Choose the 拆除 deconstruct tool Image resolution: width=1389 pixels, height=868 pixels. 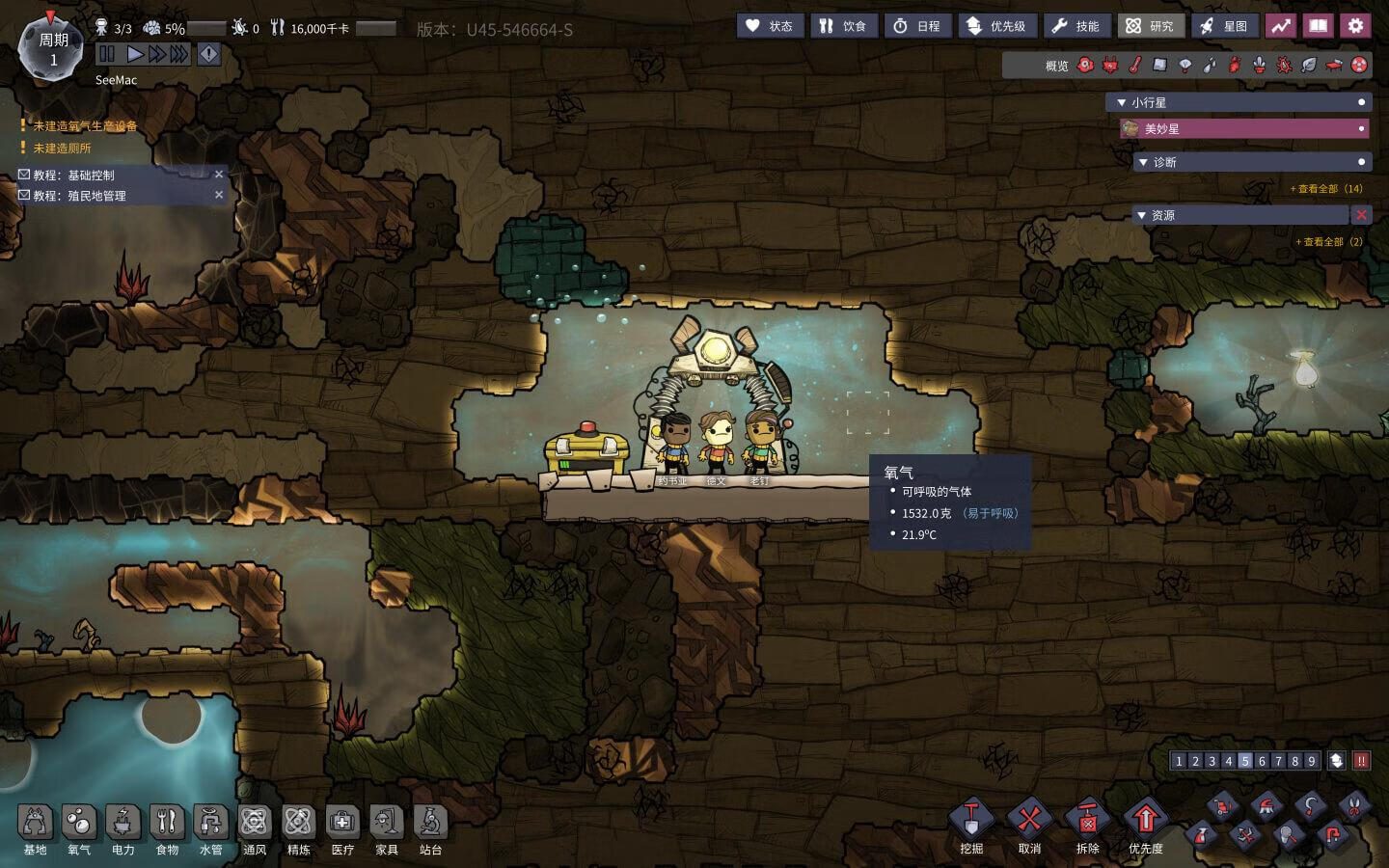(1087, 827)
